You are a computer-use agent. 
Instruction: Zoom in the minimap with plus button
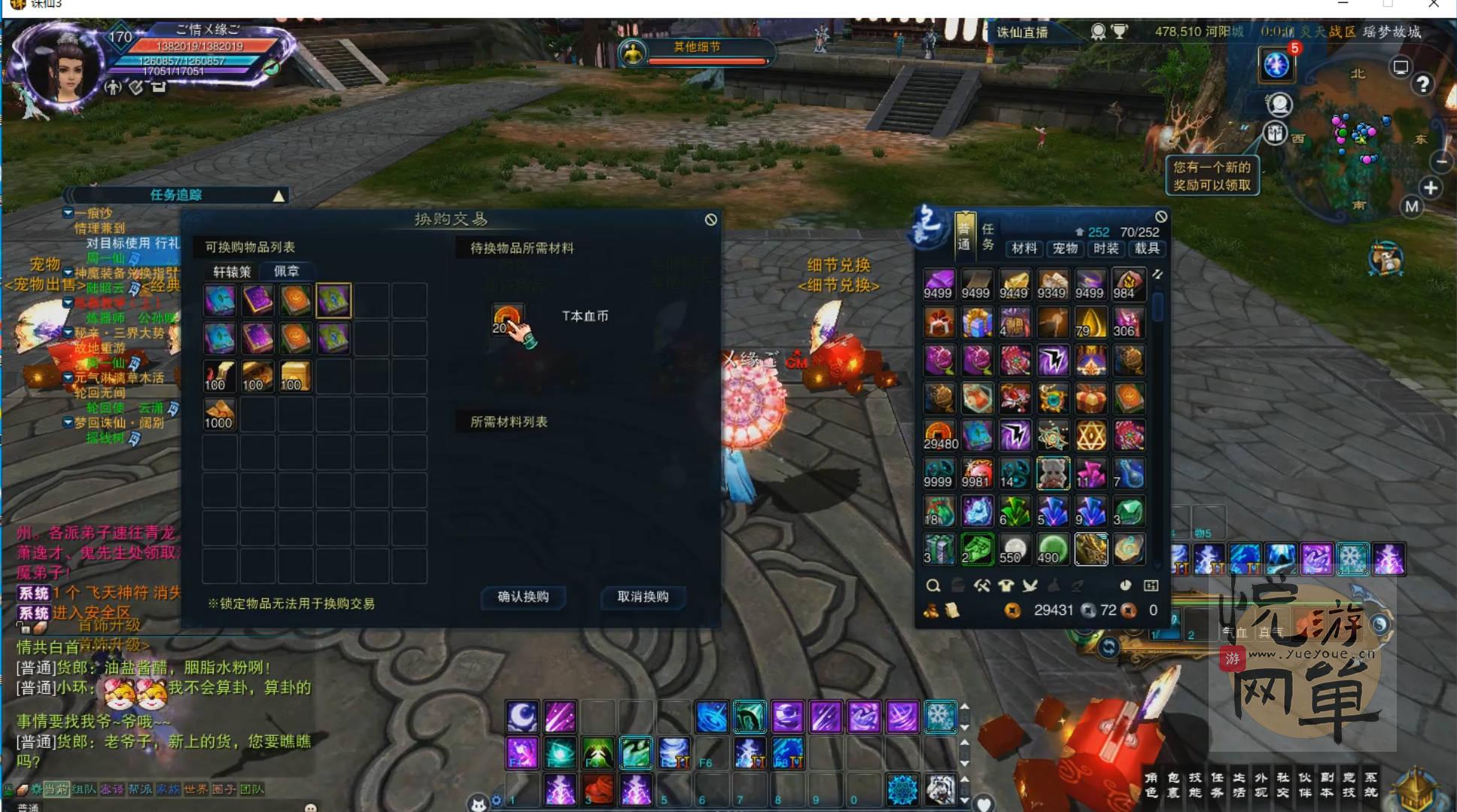(x=1431, y=187)
